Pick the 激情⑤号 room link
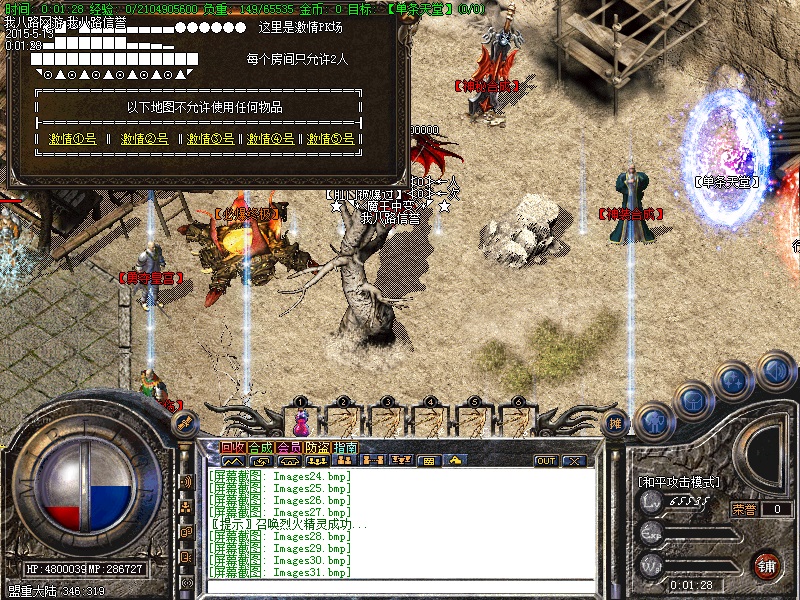This screenshot has height=600, width=800. [x=331, y=139]
